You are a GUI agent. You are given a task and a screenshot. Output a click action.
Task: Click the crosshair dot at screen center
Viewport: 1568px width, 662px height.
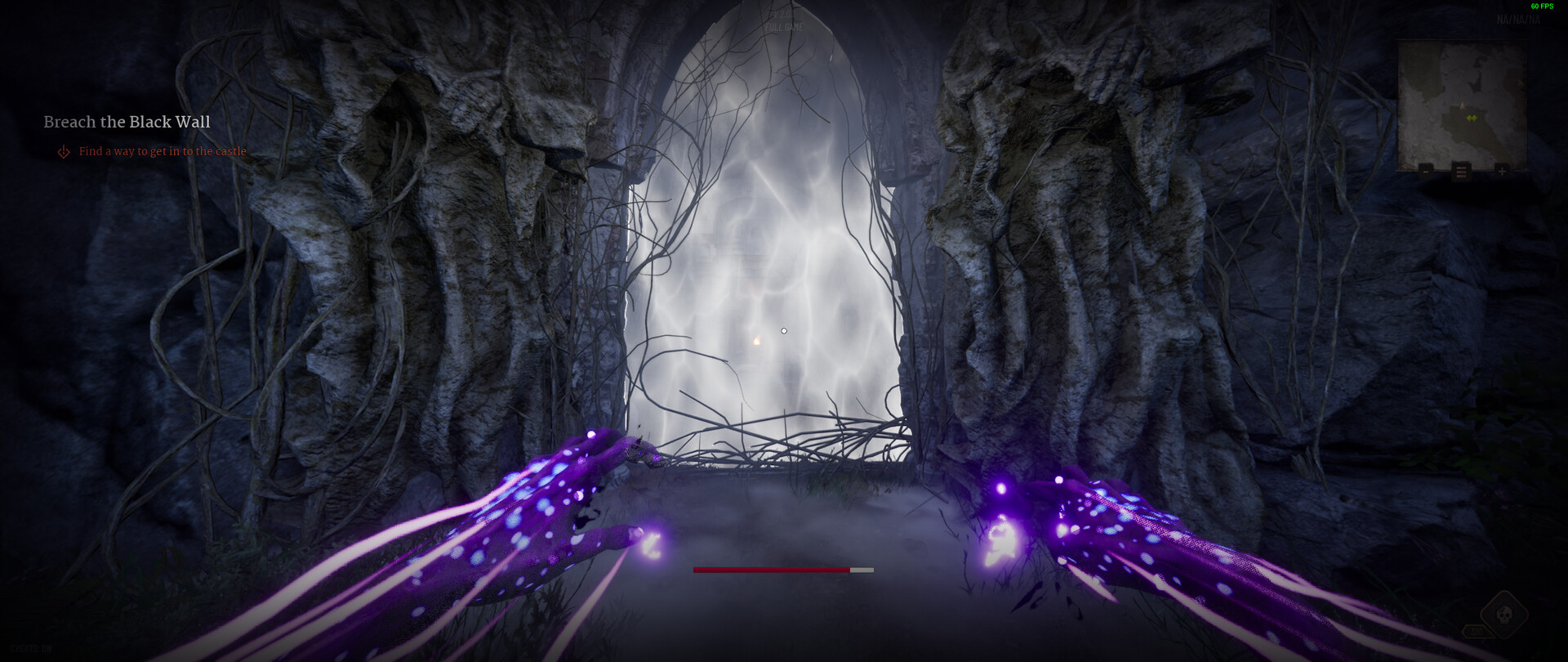(x=784, y=331)
